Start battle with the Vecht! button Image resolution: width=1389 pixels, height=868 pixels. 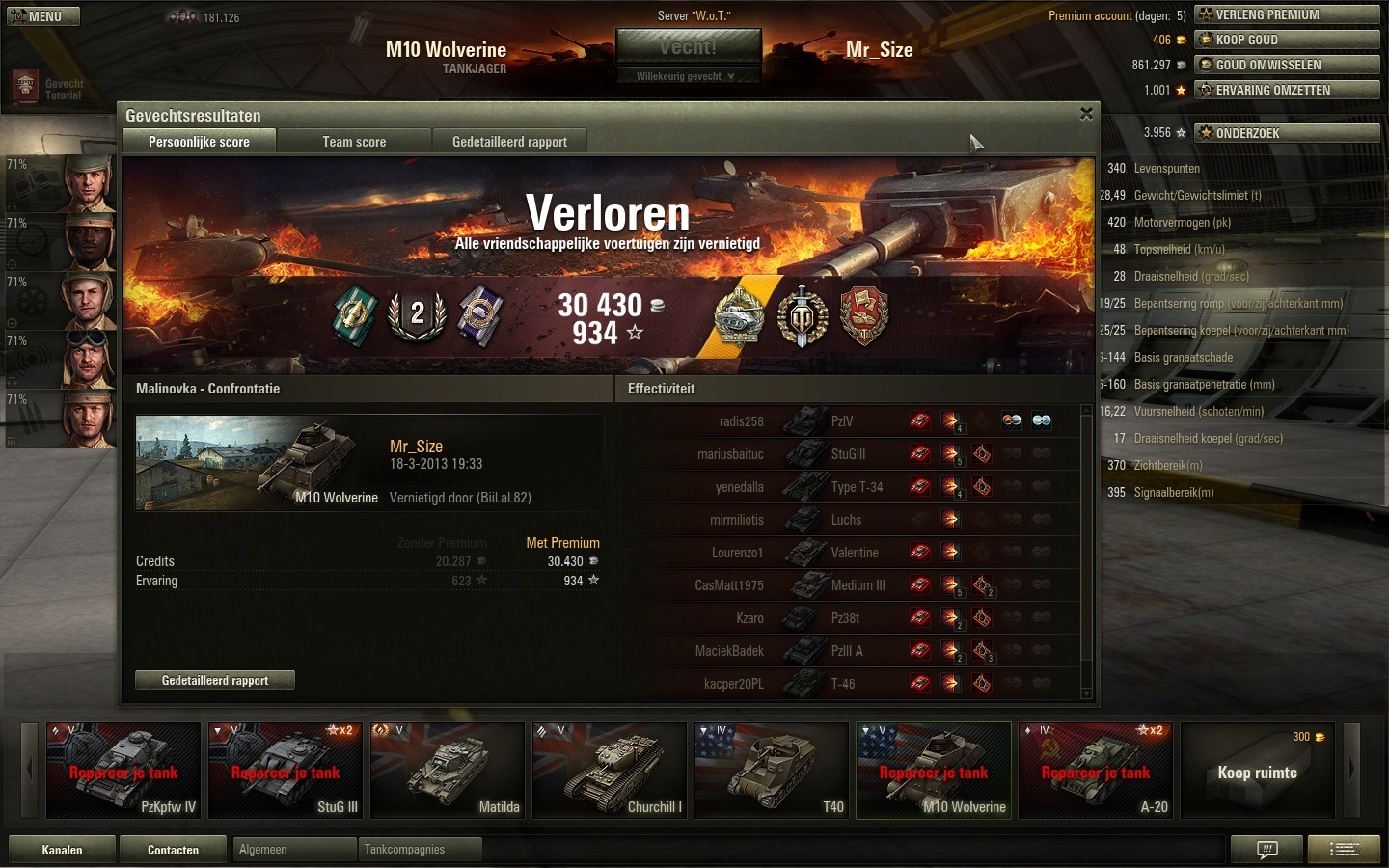click(688, 47)
